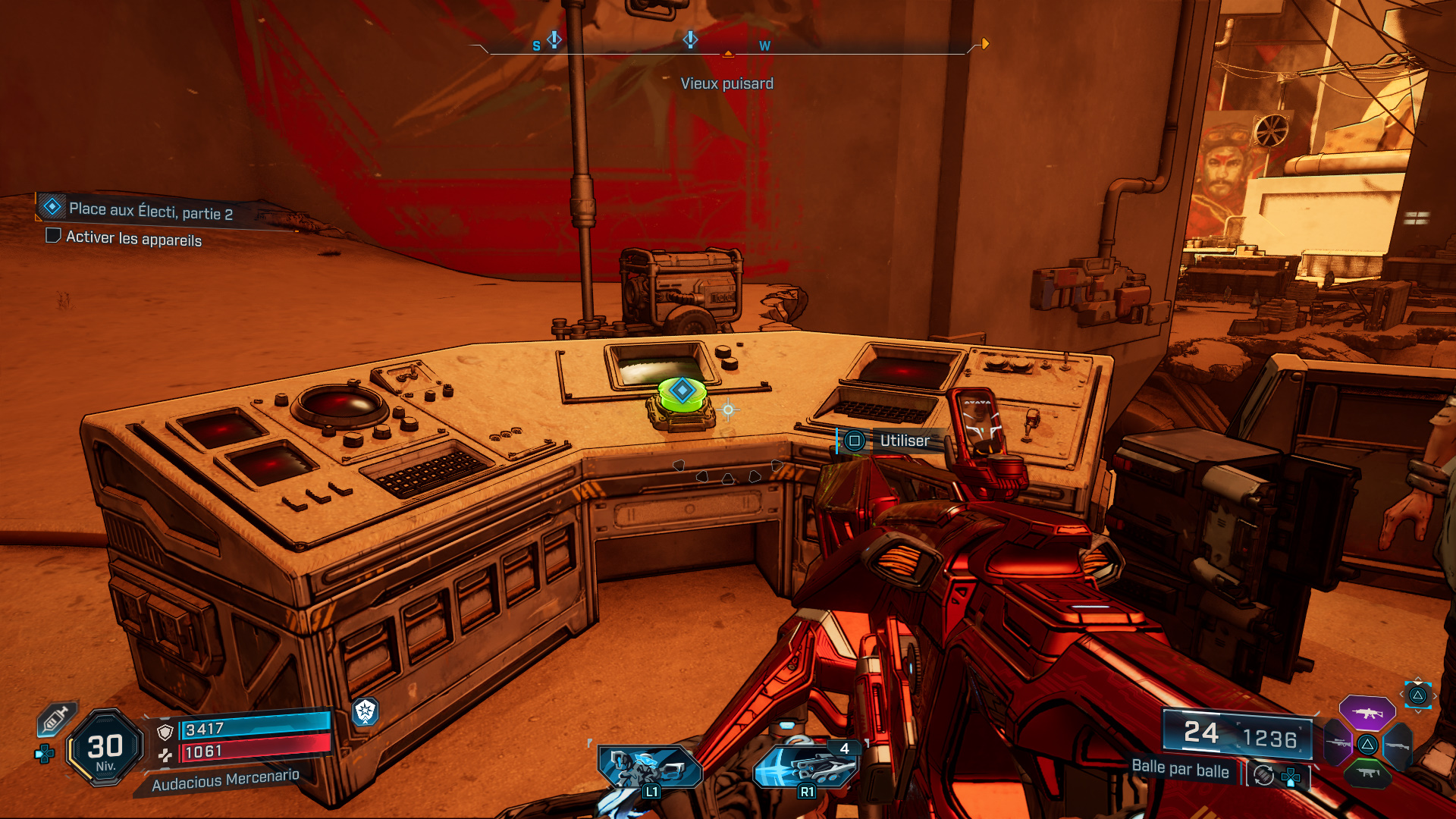The height and width of the screenshot is (819, 1456).
Task: Select the green submachine gun weapon slot
Action: coord(1367,773)
